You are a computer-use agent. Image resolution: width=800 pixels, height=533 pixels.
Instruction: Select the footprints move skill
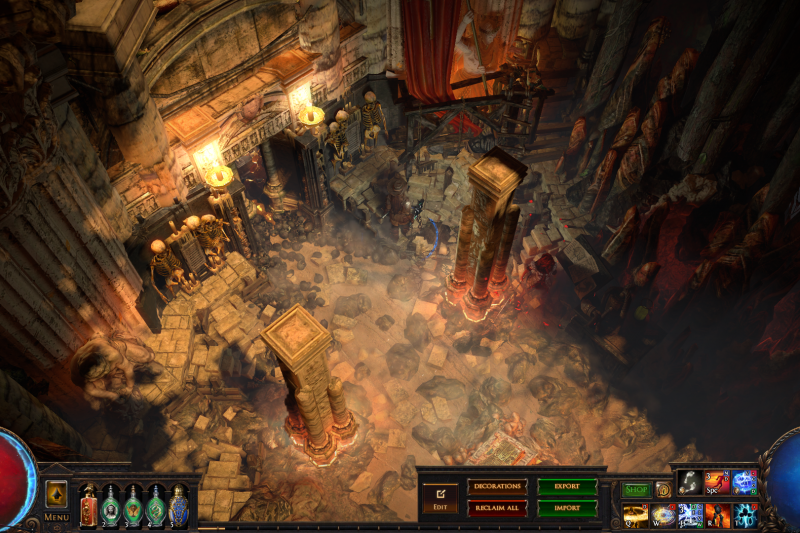point(690,483)
